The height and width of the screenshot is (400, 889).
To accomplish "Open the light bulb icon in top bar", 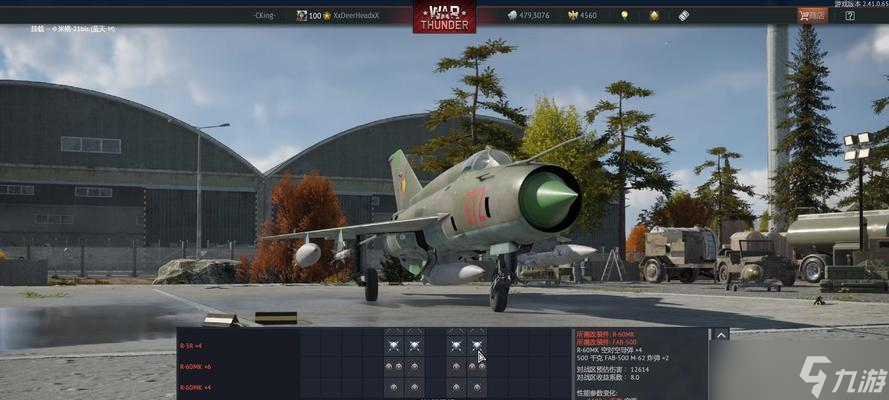I will (624, 16).
